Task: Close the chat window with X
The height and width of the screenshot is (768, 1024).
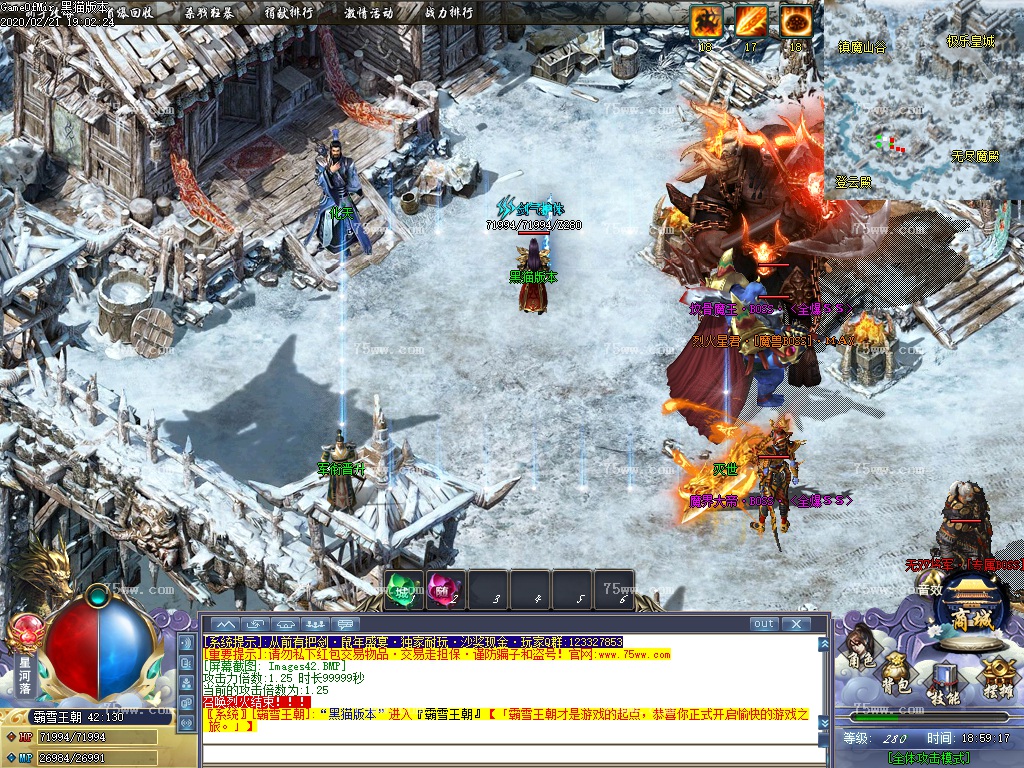Action: tap(796, 624)
